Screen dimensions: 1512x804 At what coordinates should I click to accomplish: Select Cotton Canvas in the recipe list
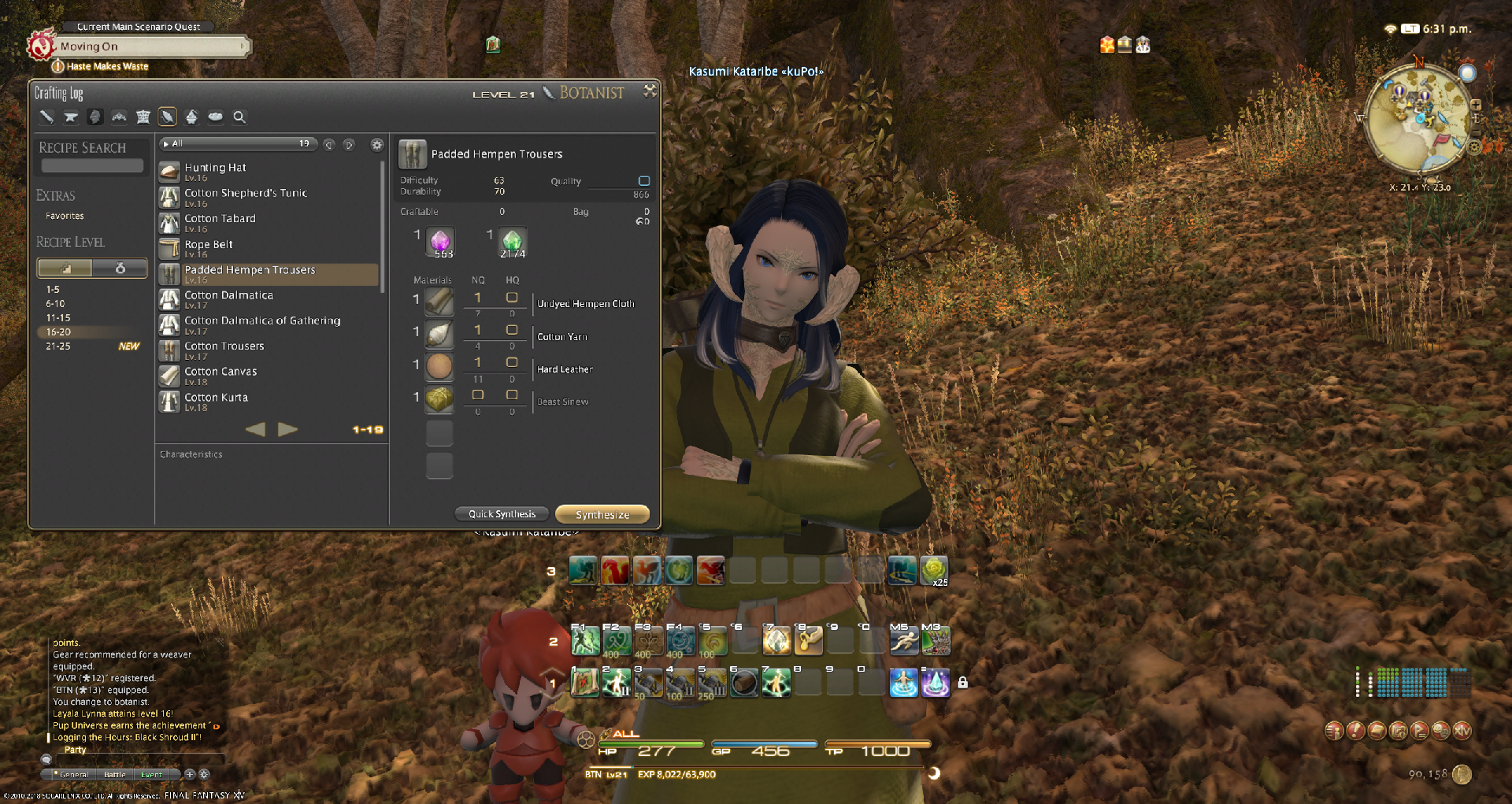coord(220,372)
